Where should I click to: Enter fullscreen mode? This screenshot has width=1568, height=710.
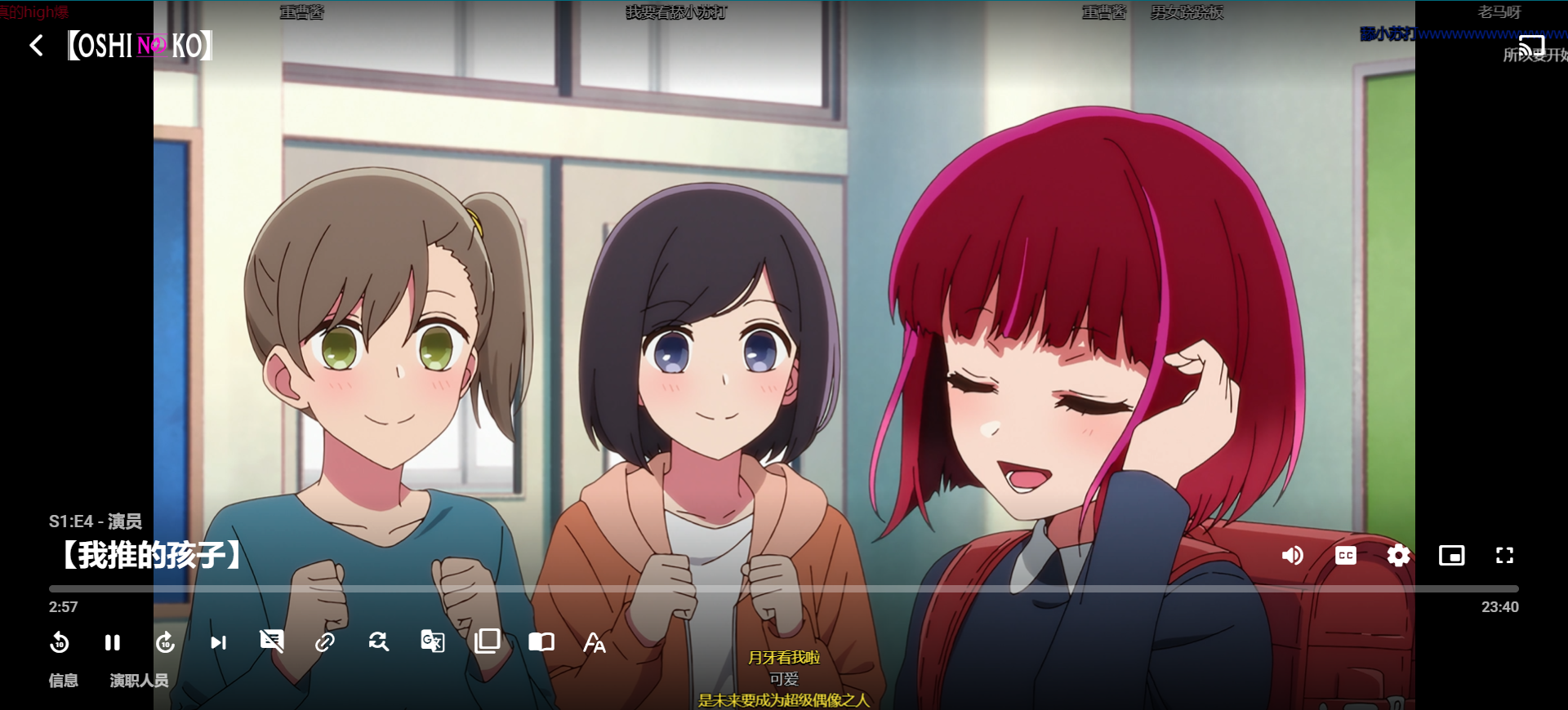pos(1504,556)
